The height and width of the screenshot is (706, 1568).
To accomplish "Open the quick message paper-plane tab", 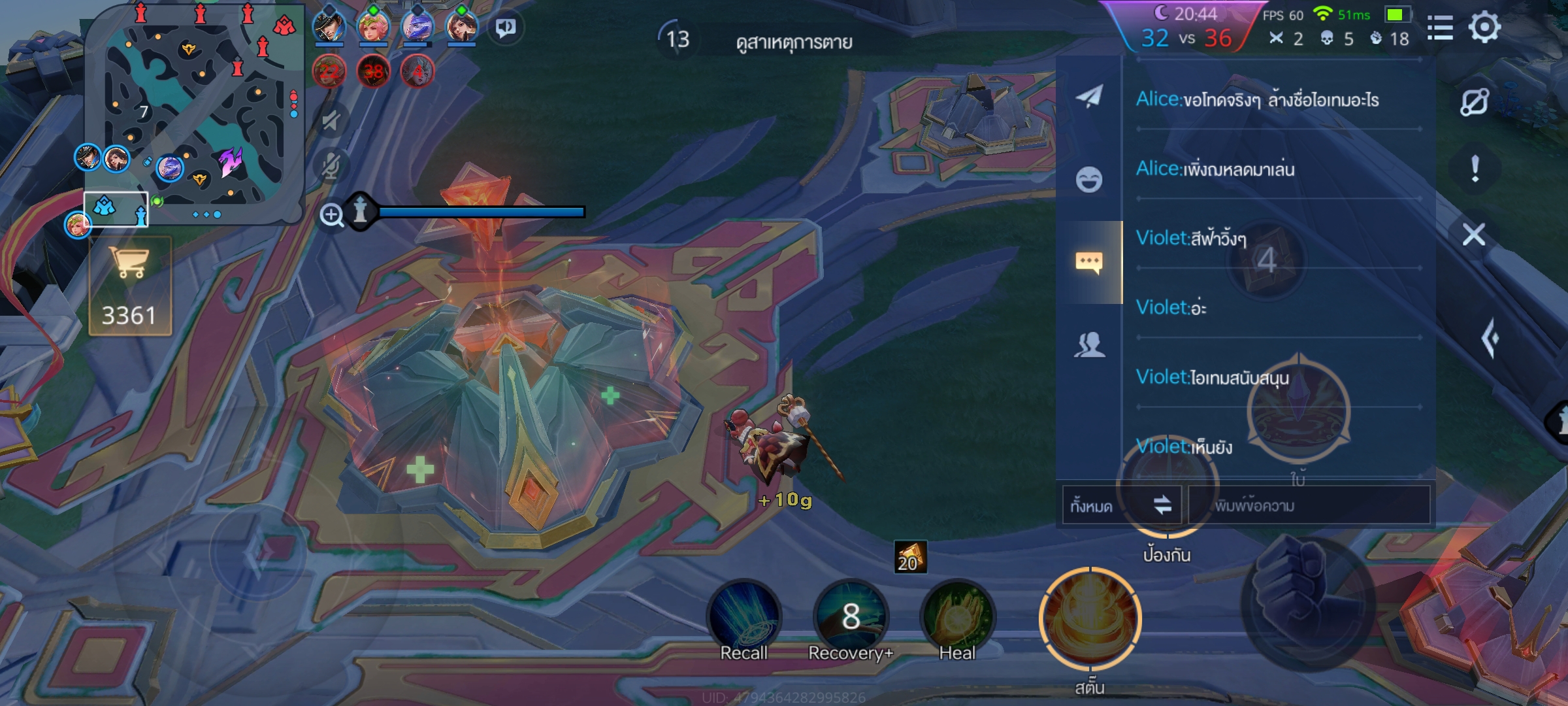I will click(x=1089, y=97).
